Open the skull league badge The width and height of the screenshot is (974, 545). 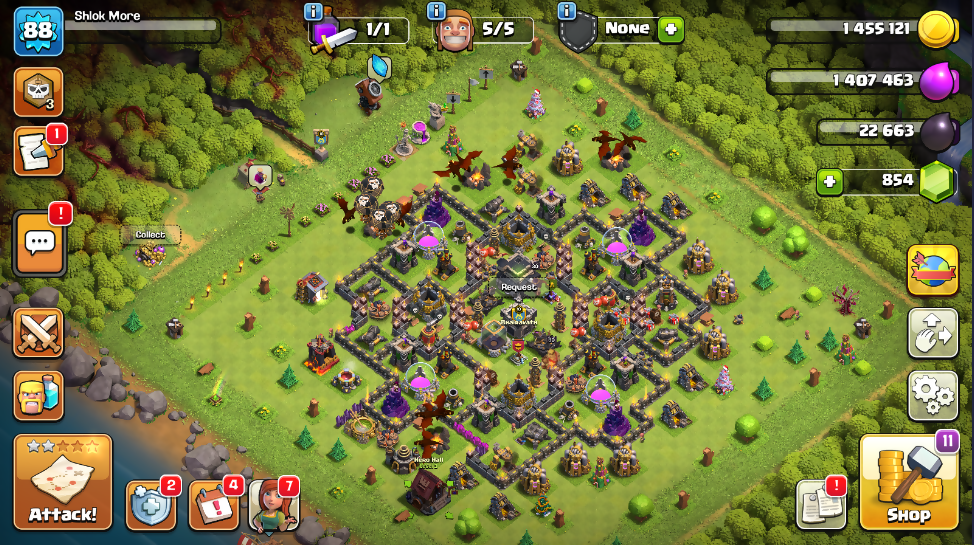[39, 92]
